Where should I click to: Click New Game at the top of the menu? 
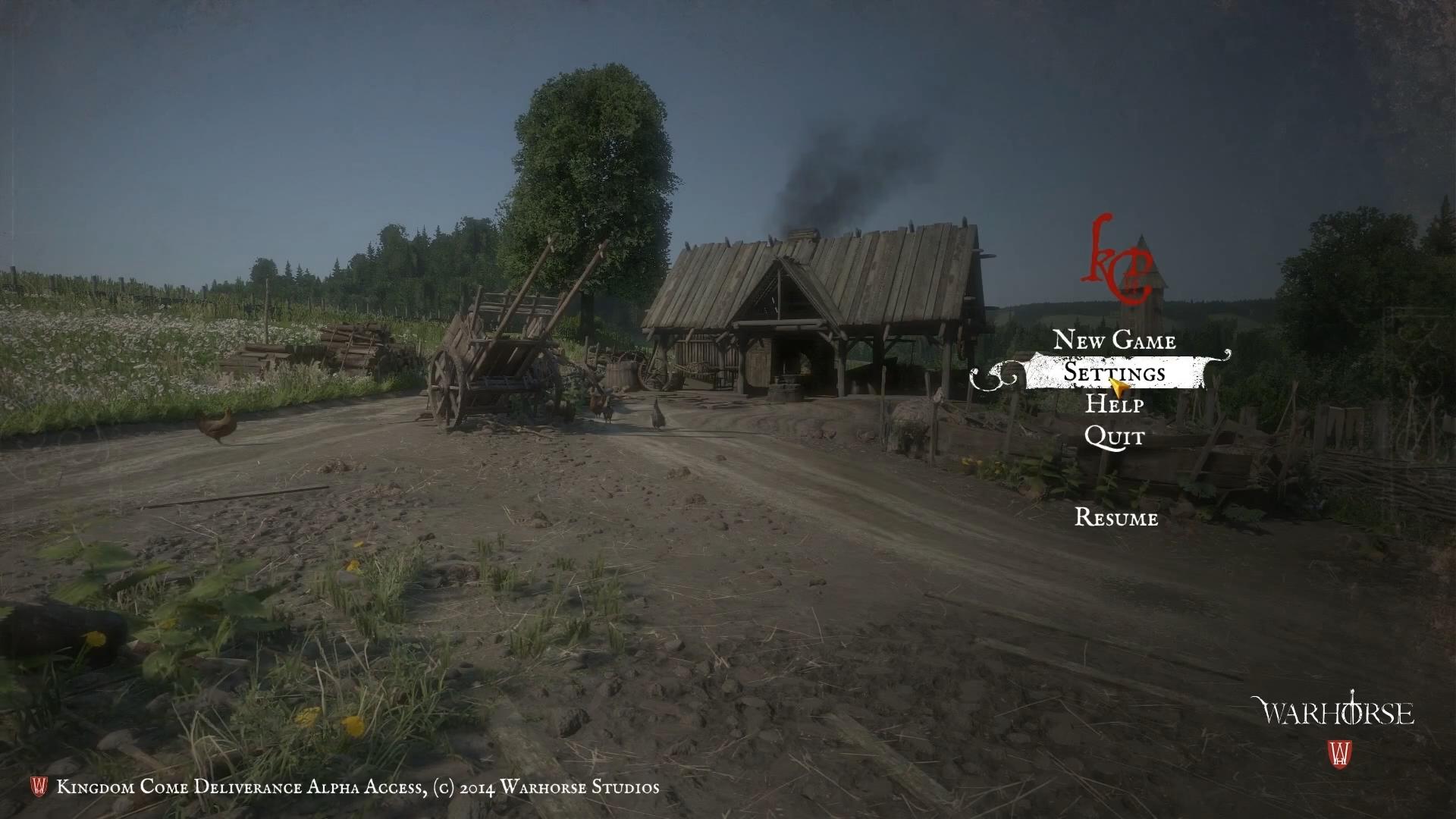(1116, 341)
